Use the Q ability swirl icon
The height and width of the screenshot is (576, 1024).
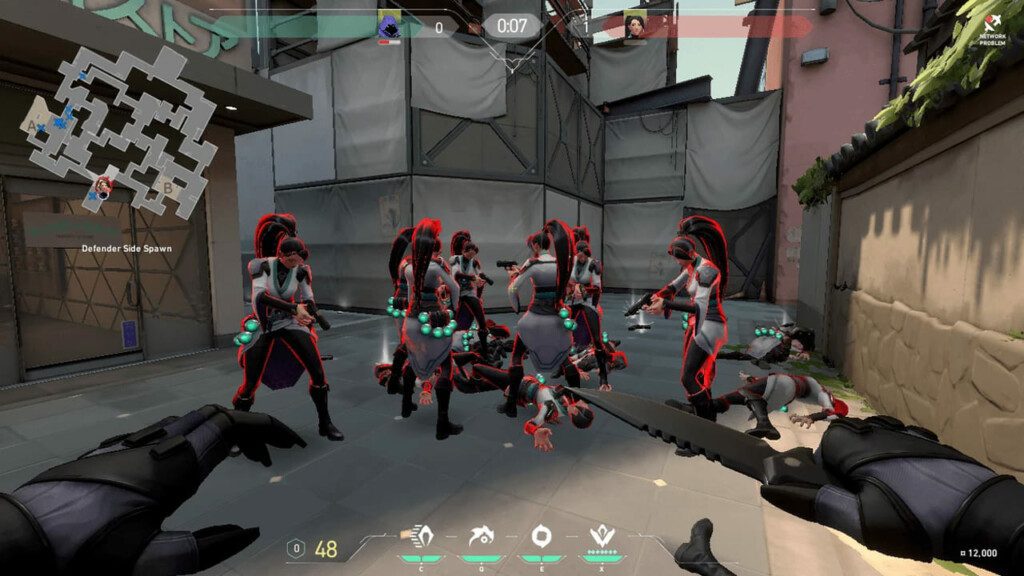(479, 535)
